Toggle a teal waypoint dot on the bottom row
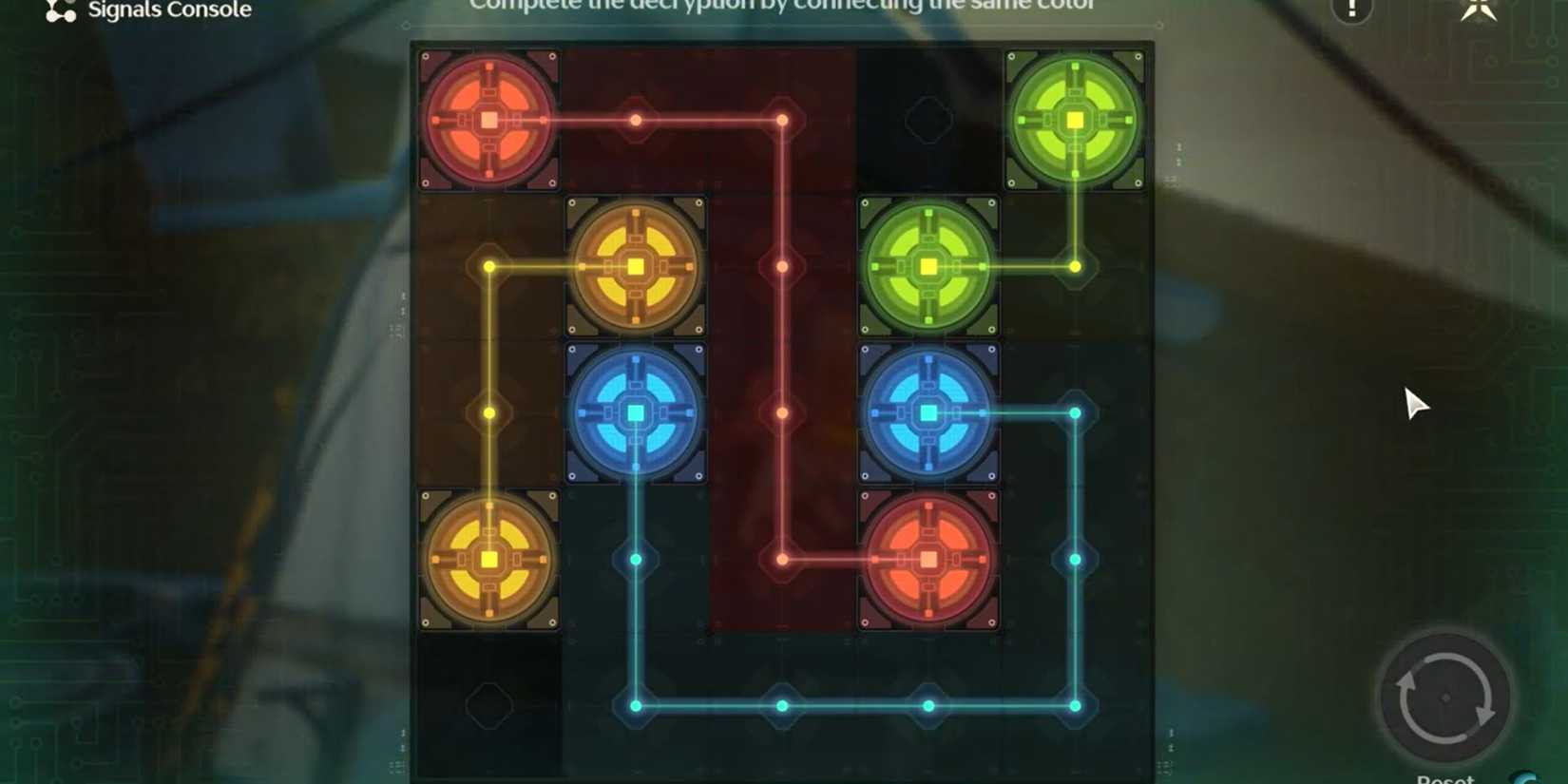 (779, 706)
